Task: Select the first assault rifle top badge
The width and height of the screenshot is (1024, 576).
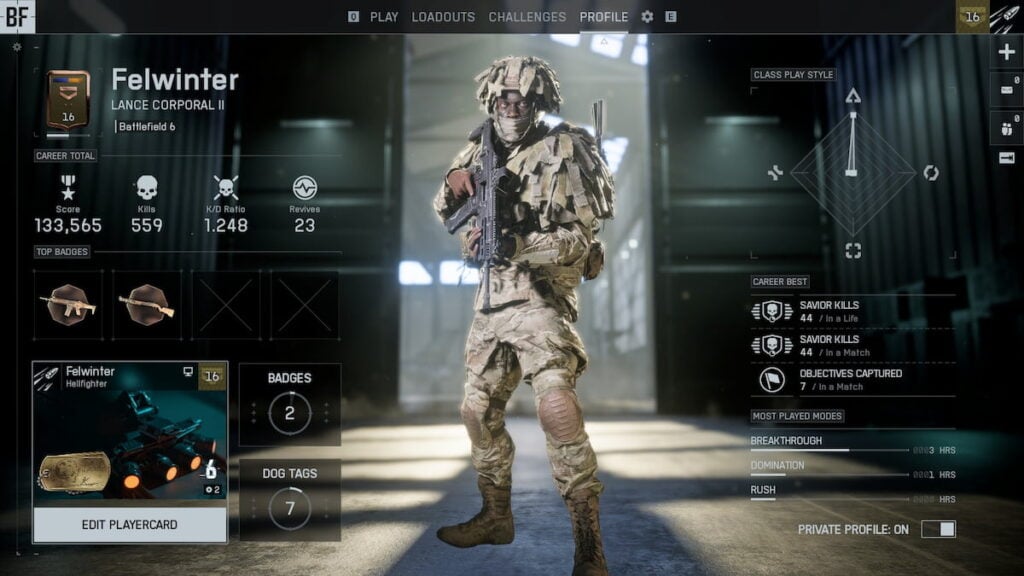Action: (68, 305)
